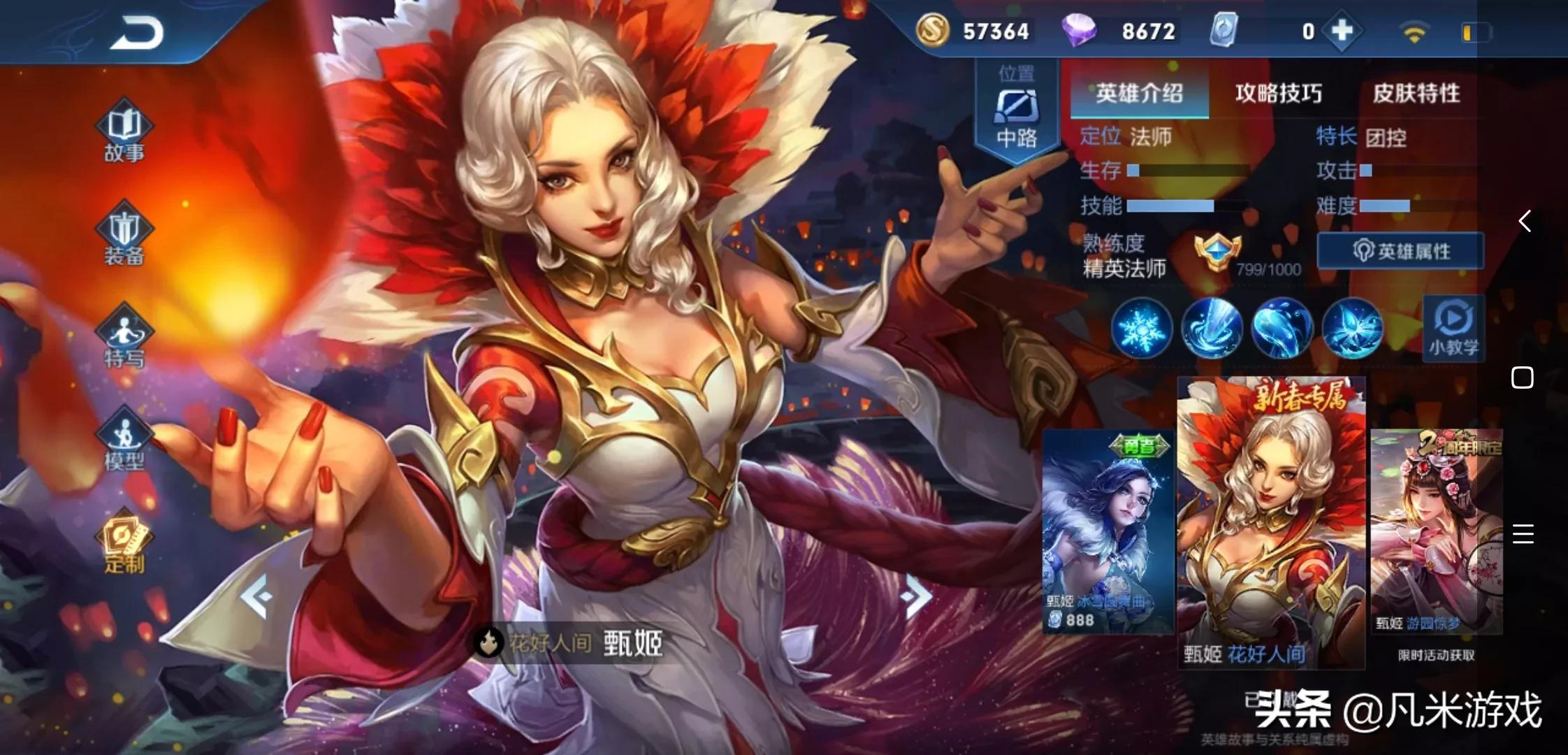
Task: Add more coupons with the plus button
Action: coord(1342,31)
